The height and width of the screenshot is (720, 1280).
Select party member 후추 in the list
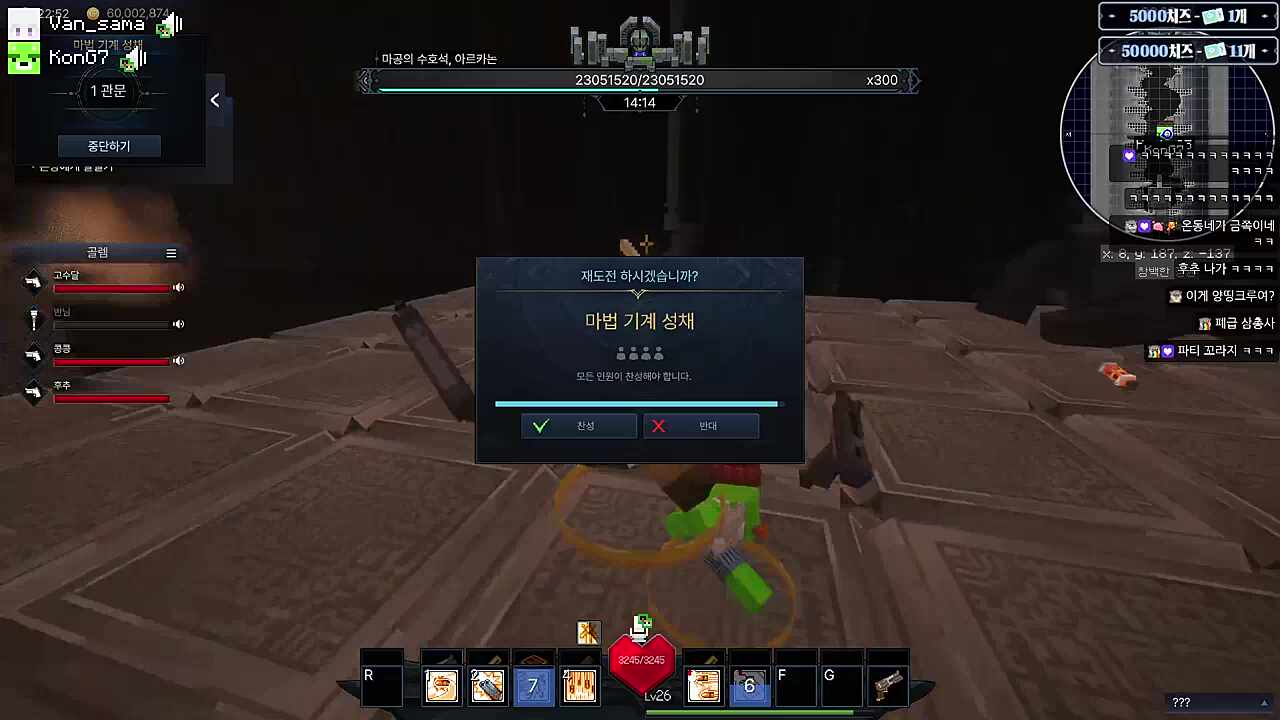pyautogui.click(x=100, y=393)
